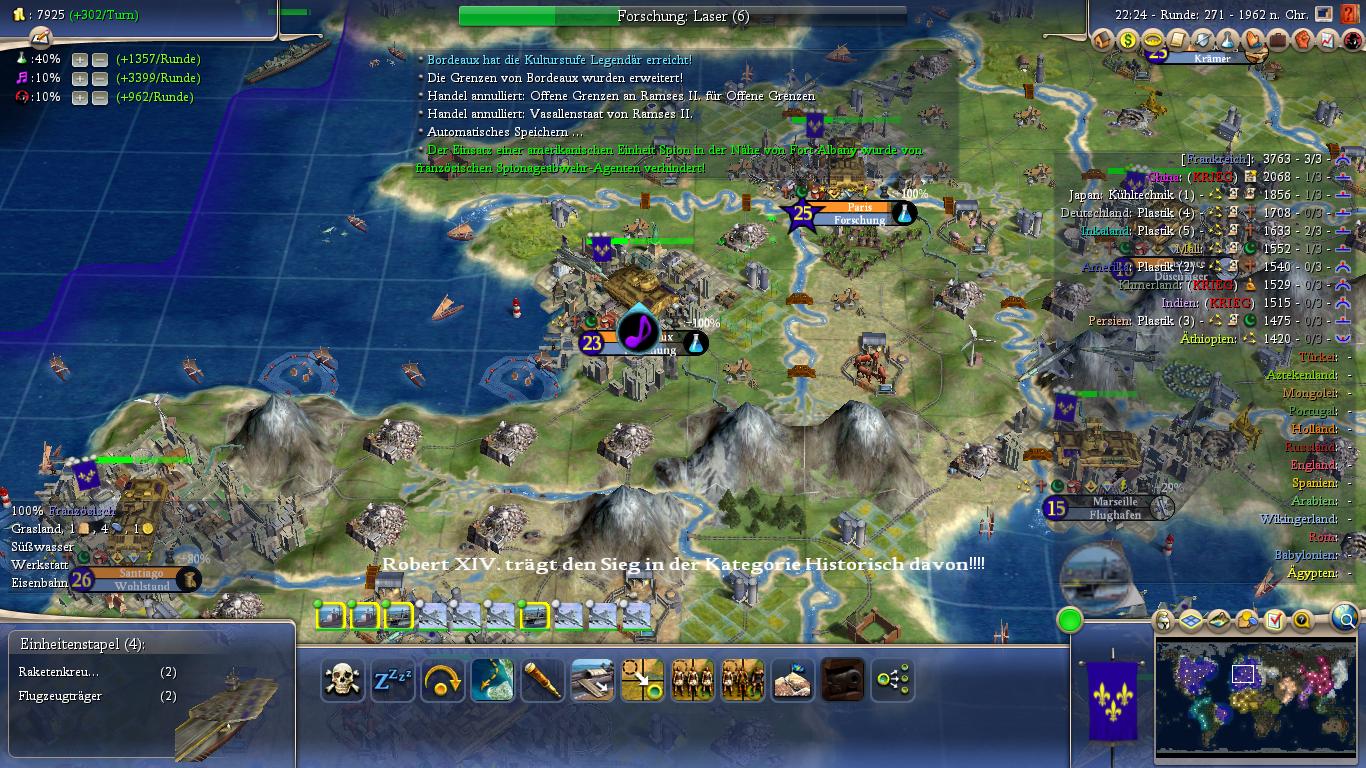Open the domestic advisor house icon

click(x=1102, y=41)
